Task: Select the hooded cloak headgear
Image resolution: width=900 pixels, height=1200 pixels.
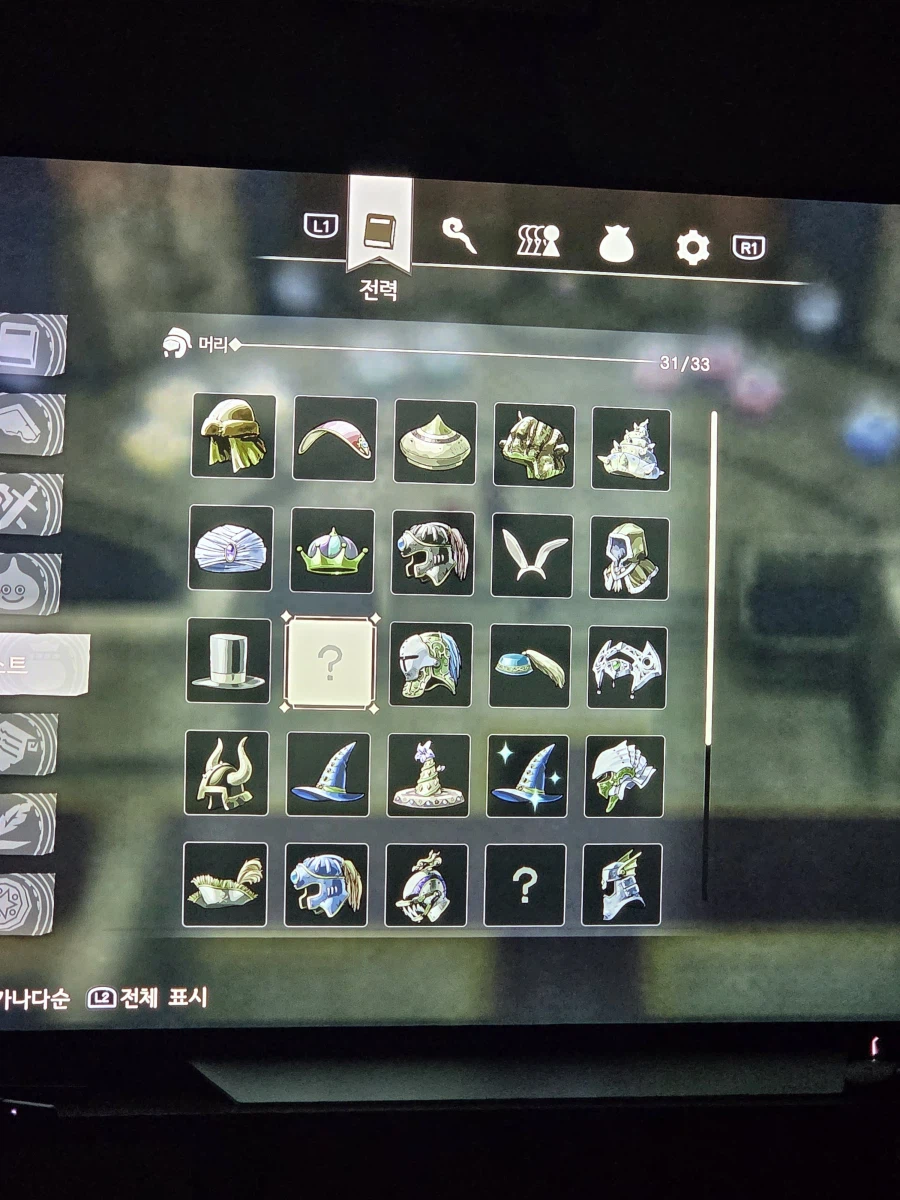Action: [629, 557]
